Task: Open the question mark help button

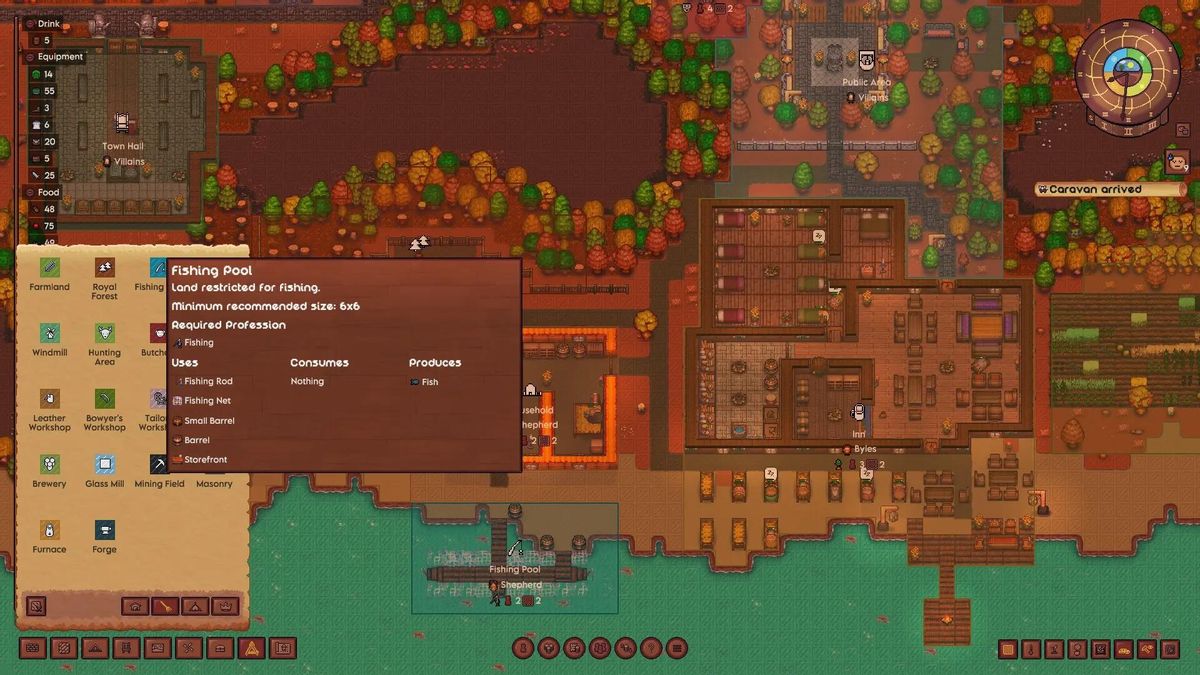Action: pyautogui.click(x=651, y=648)
